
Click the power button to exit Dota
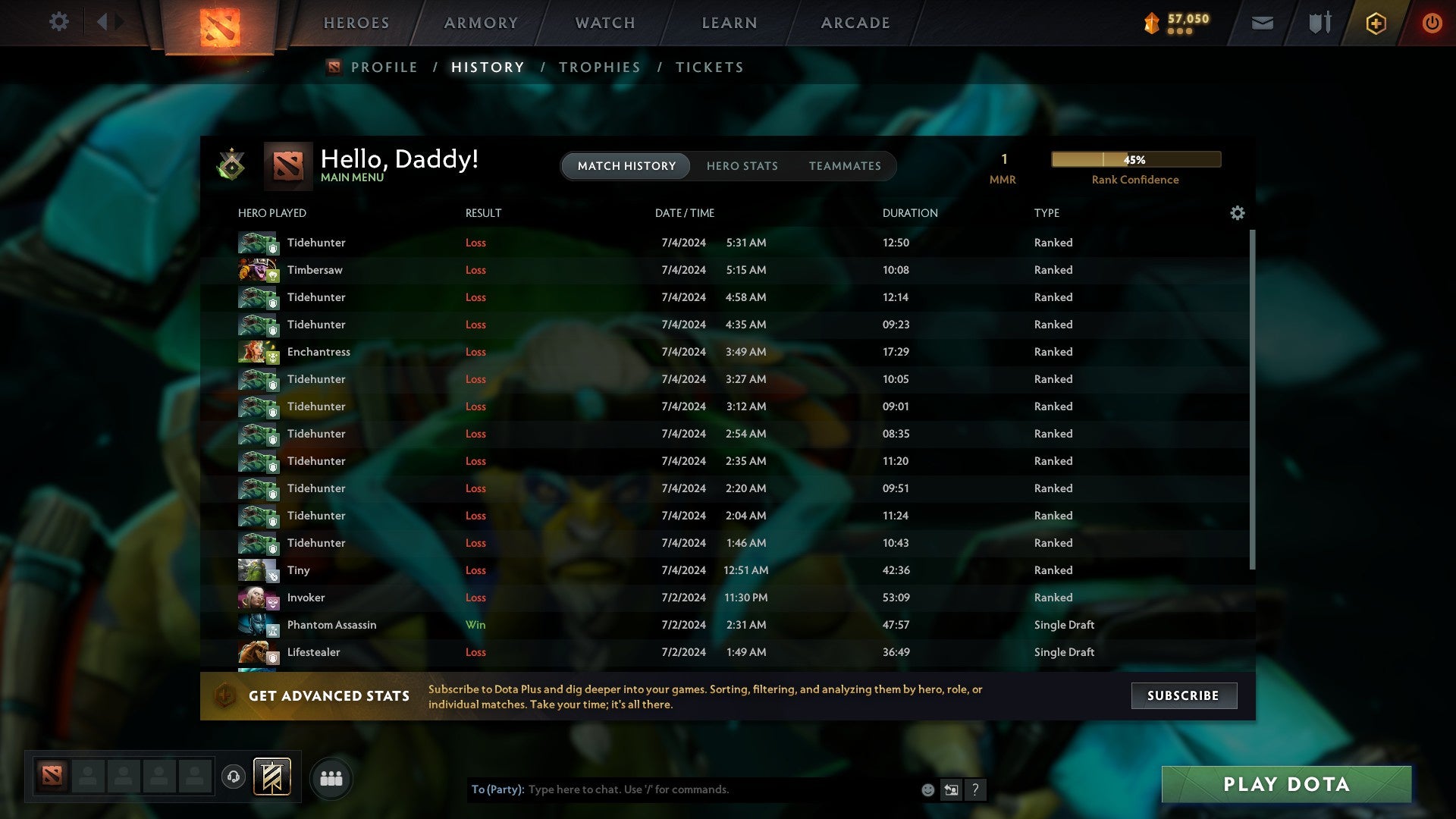pyautogui.click(x=1433, y=23)
